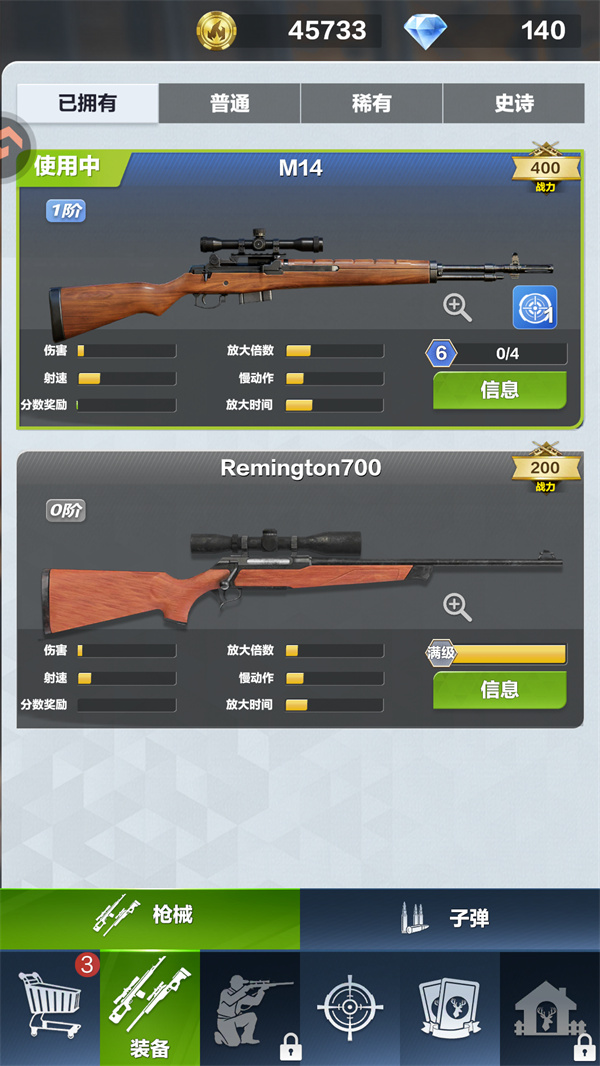
Task: Show the 史诗 epic weapons tab
Action: (514, 104)
